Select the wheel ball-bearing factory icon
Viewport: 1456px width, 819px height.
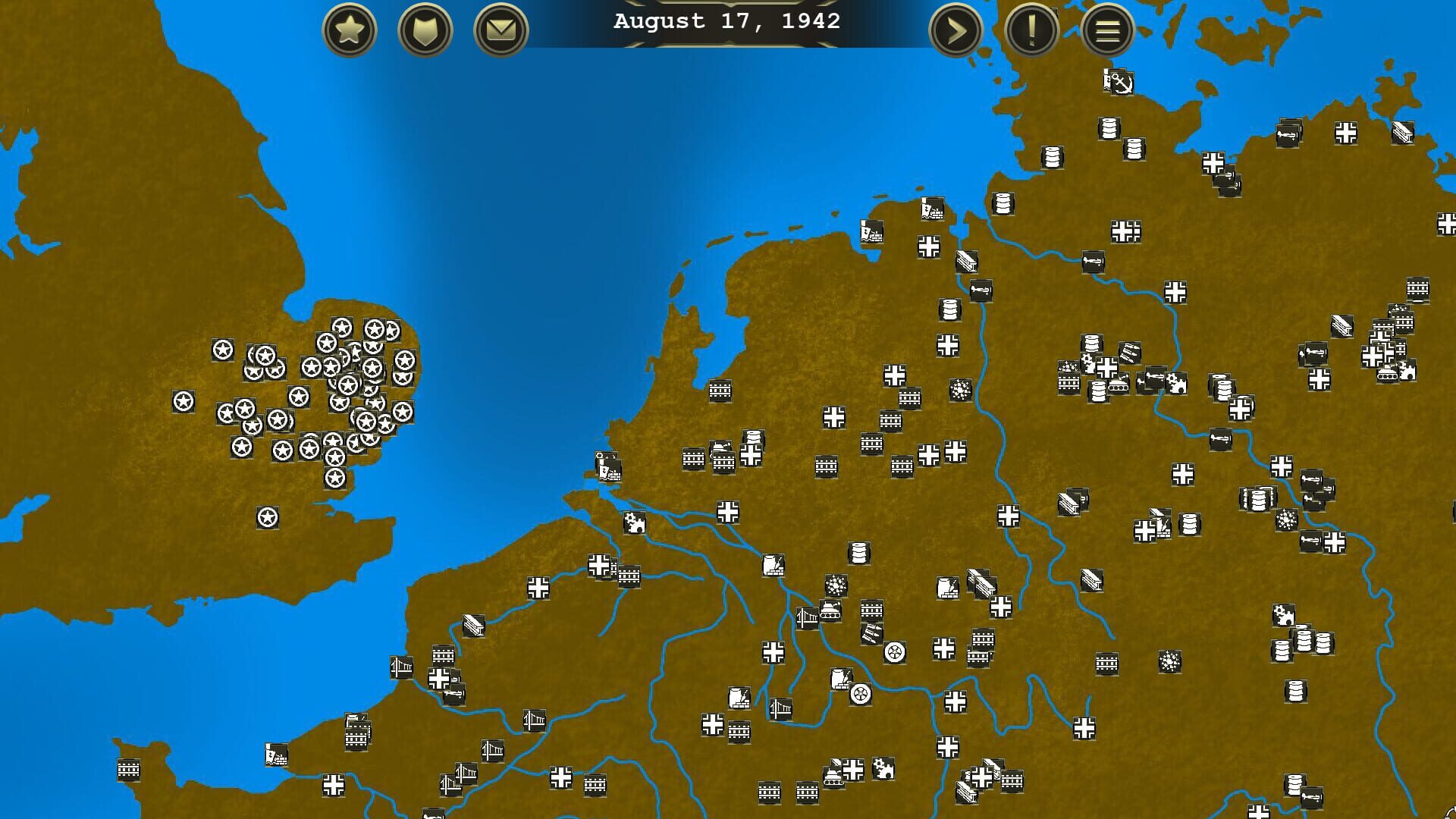894,651
